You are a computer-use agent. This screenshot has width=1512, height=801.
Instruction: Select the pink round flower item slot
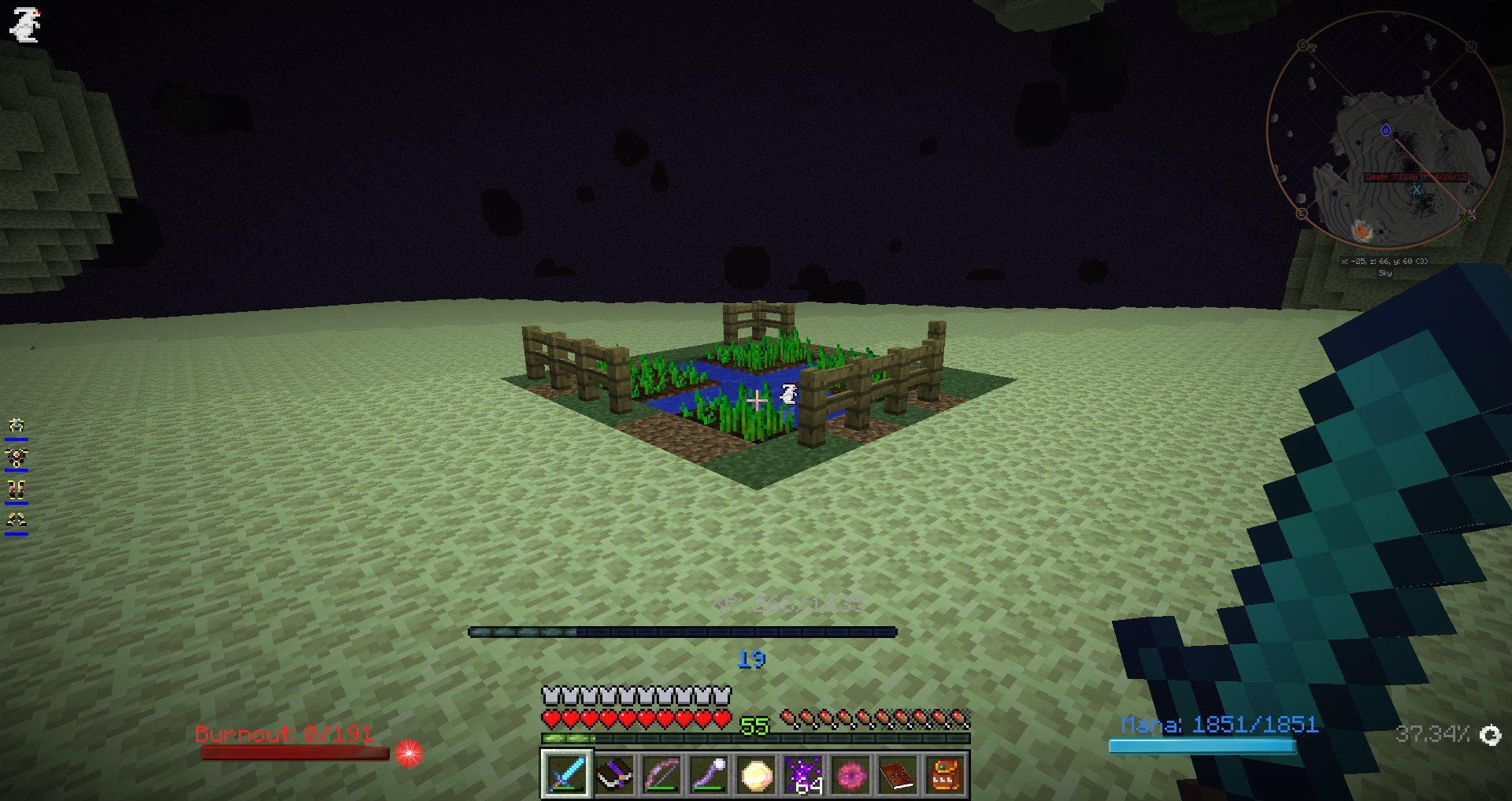(x=851, y=775)
